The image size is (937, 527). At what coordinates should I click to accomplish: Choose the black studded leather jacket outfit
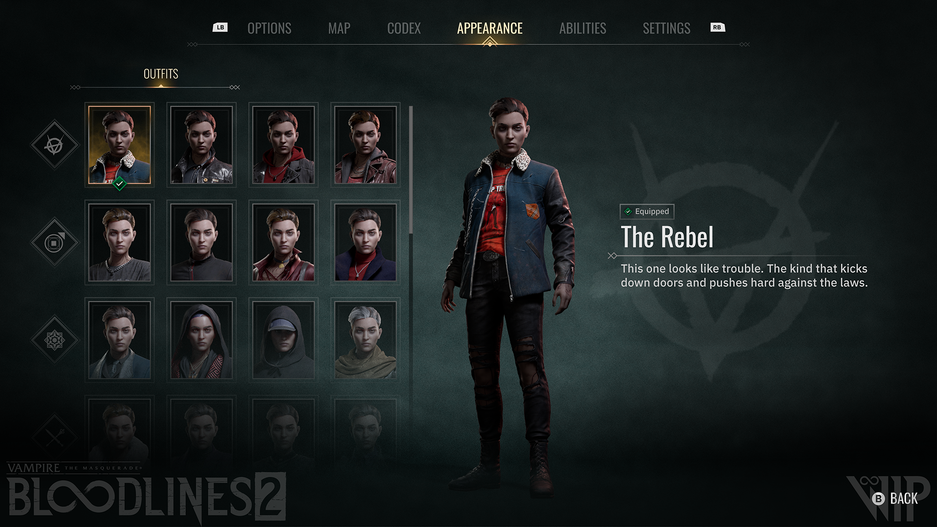202,145
